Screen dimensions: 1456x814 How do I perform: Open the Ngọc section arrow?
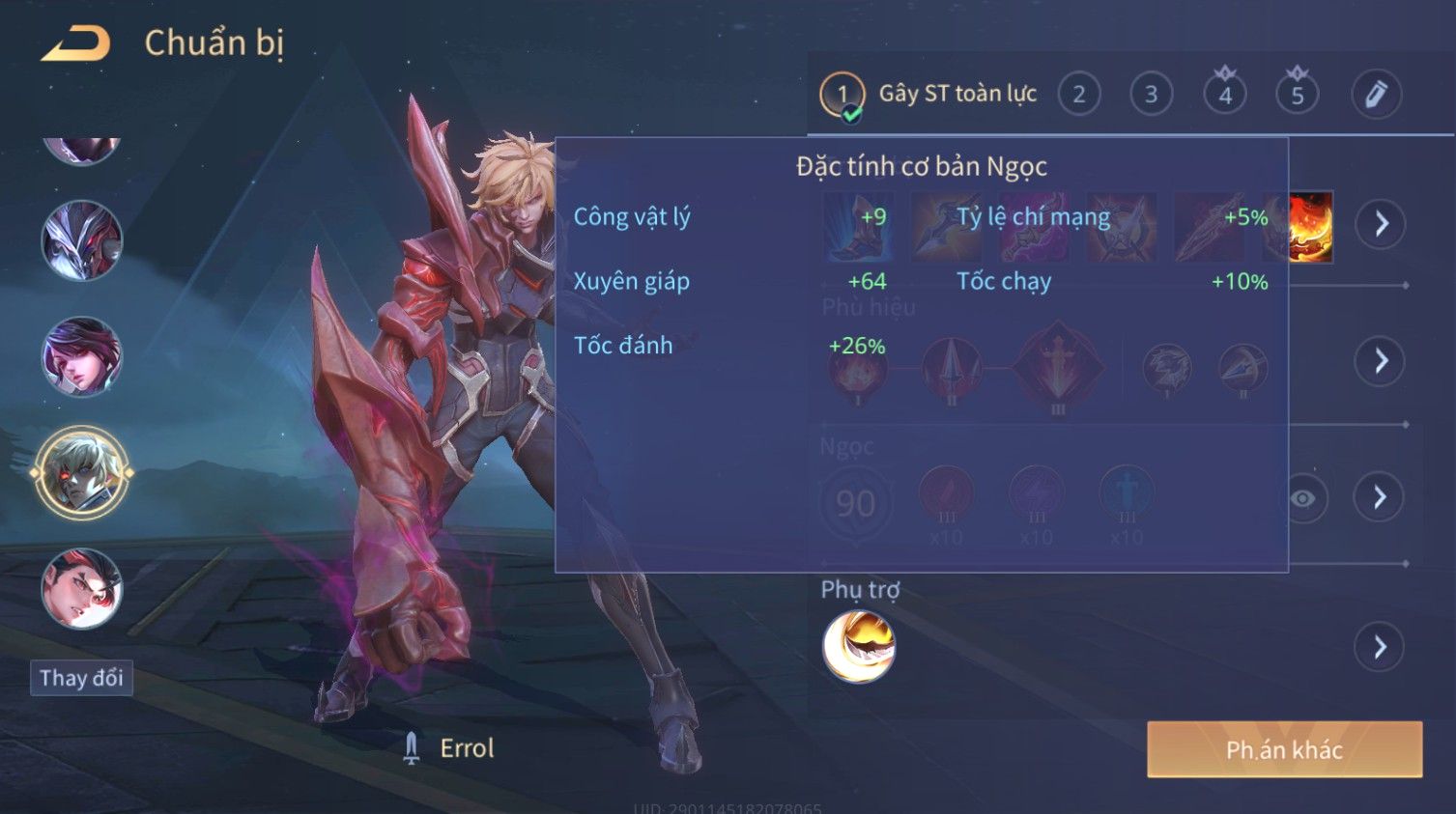pos(1381,497)
